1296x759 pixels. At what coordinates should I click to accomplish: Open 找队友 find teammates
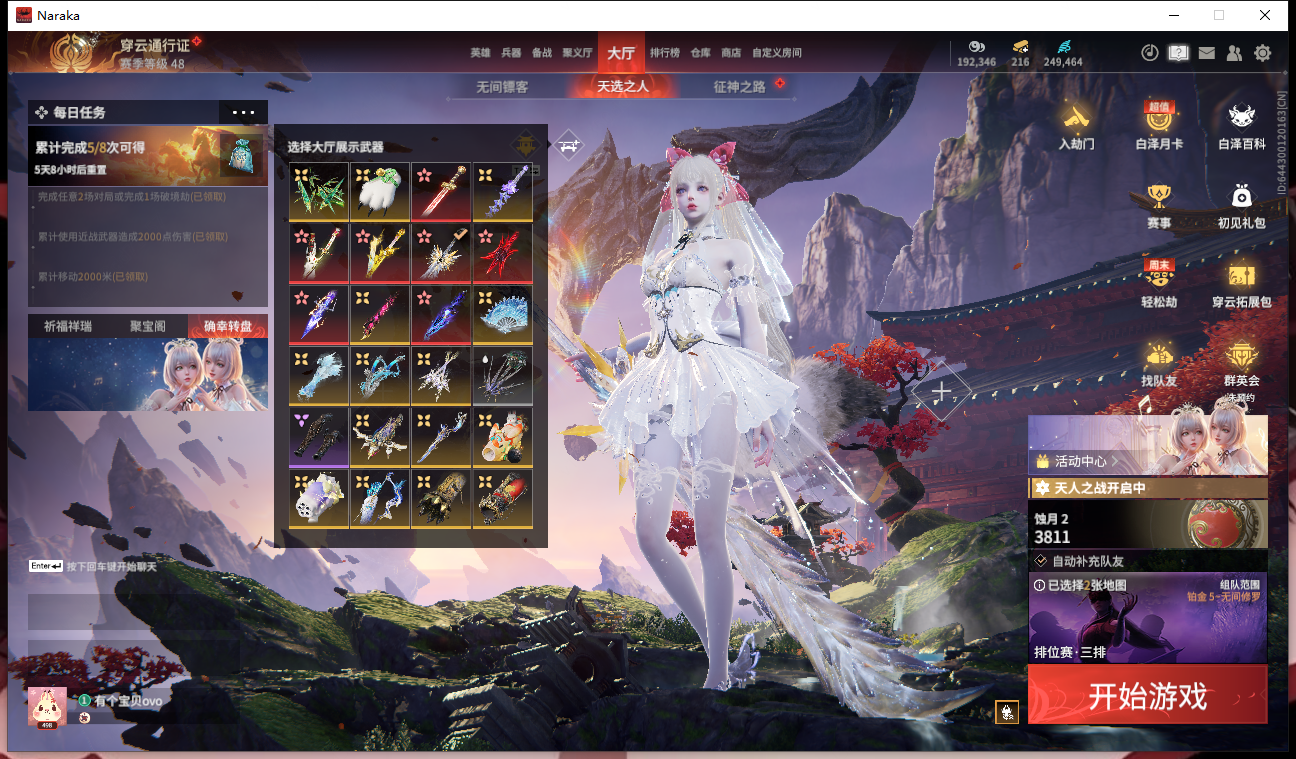1159,364
